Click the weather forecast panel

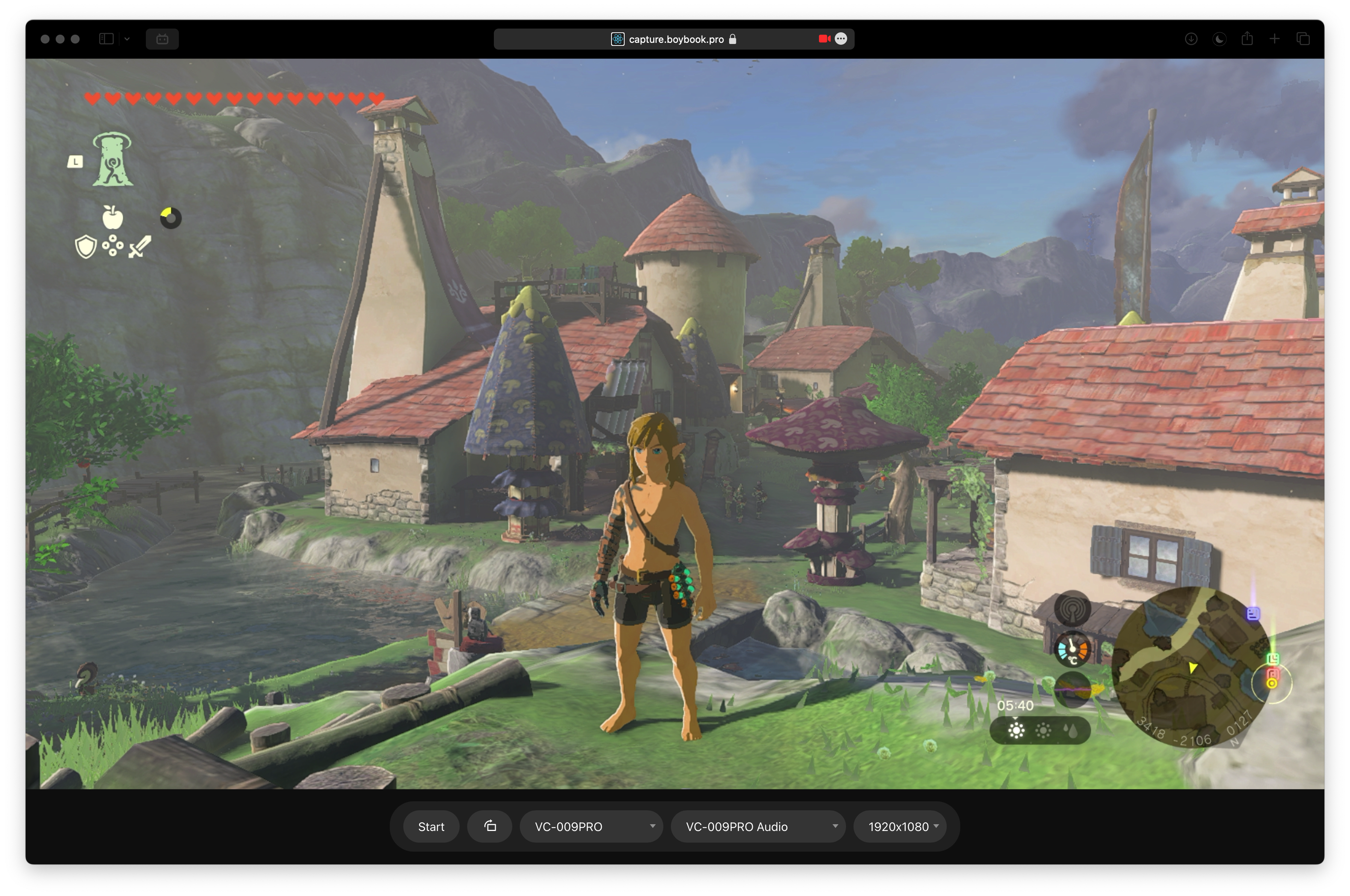pos(1040,730)
